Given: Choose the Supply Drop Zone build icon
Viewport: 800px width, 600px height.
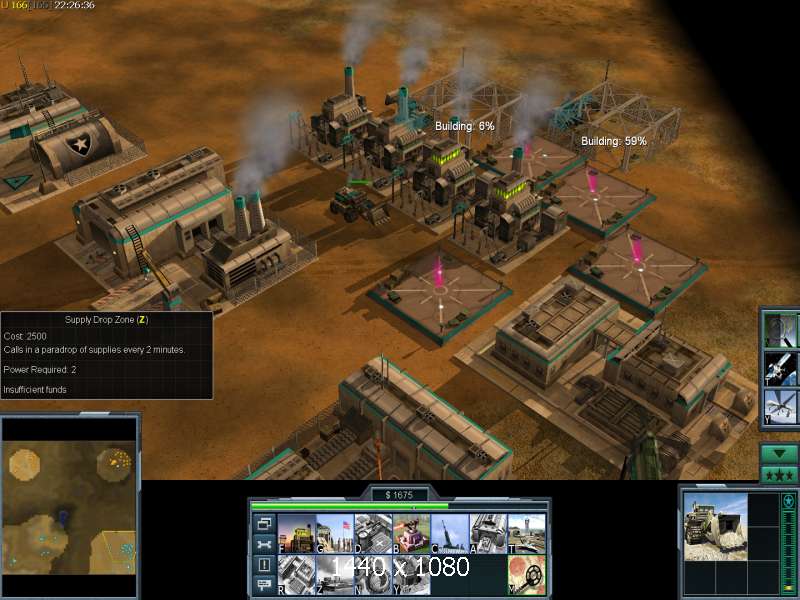Looking at the screenshot, I should tap(334, 572).
